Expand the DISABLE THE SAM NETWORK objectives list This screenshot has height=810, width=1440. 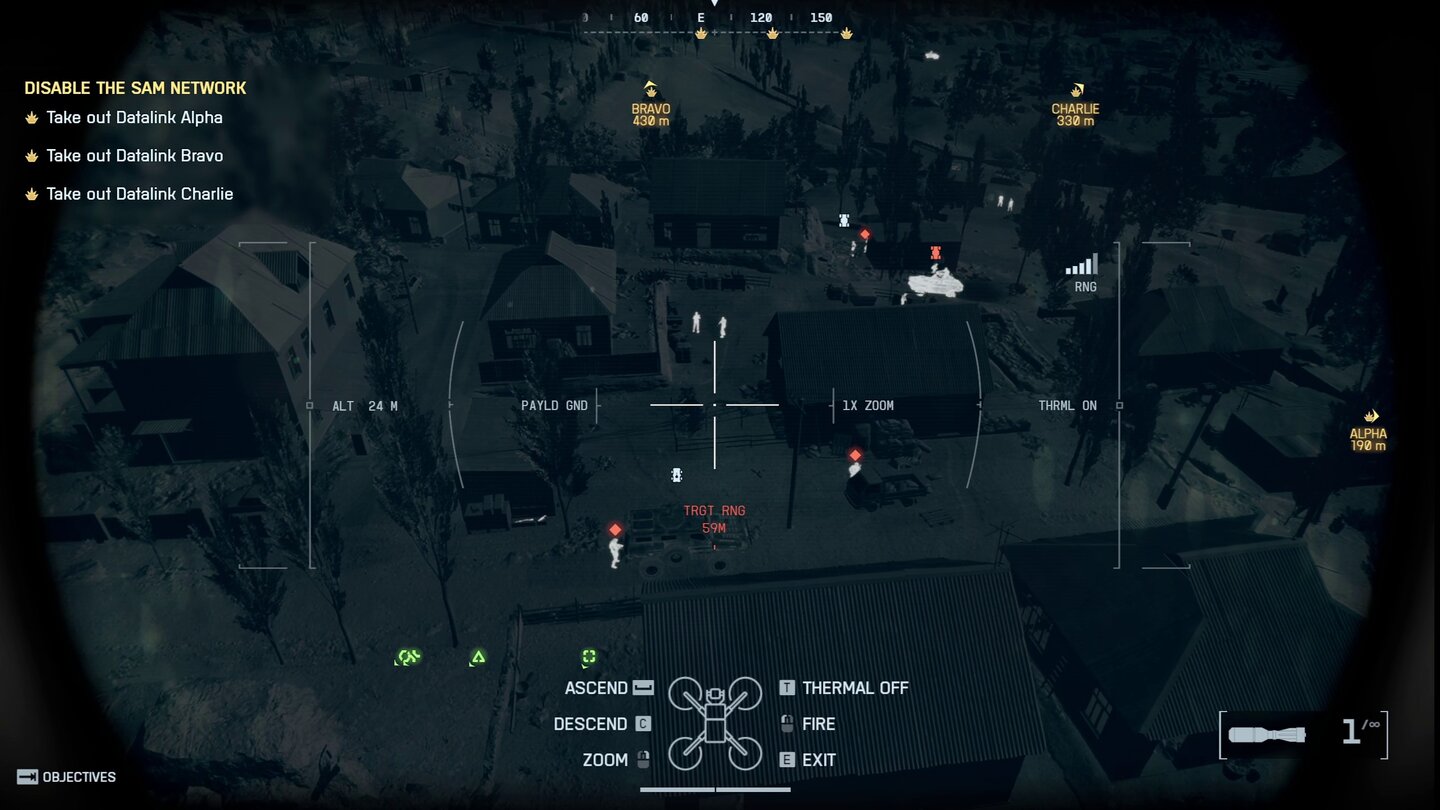click(136, 87)
